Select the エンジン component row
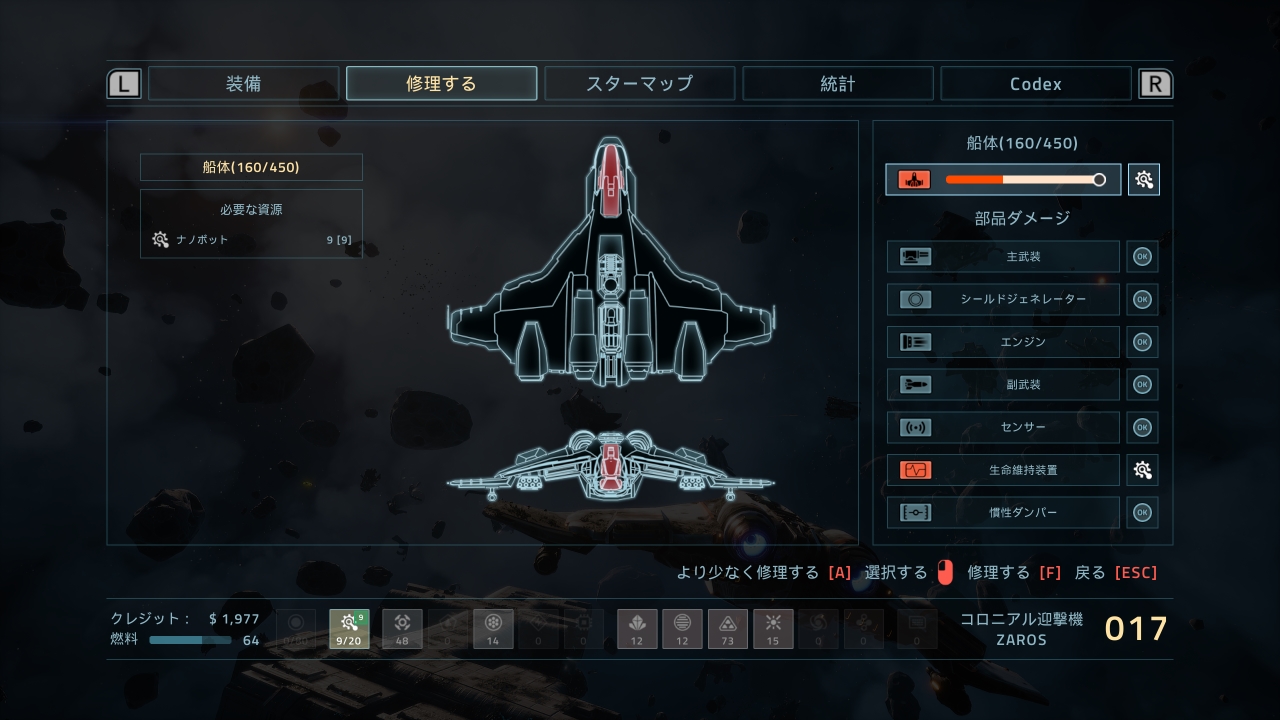 (x=1003, y=342)
